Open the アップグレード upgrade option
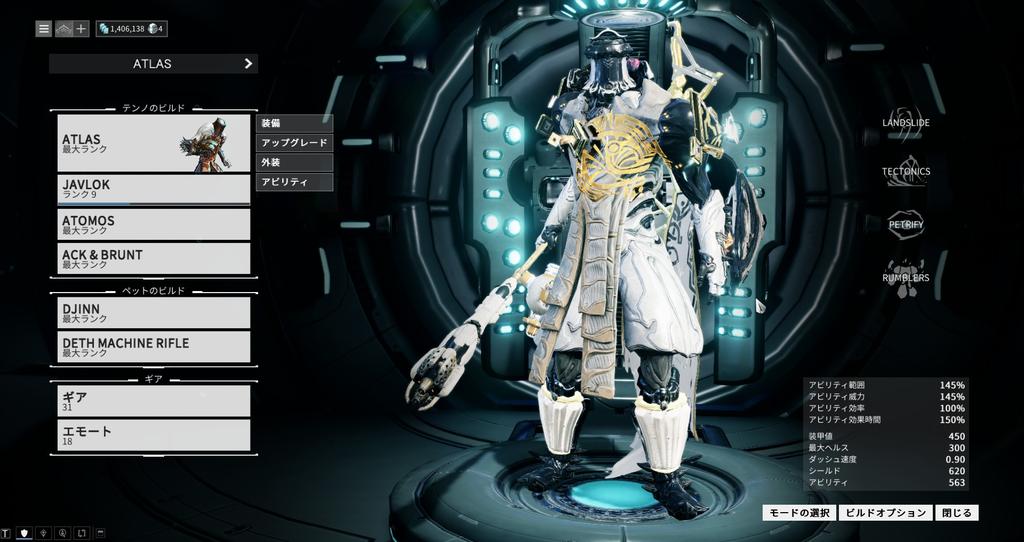The image size is (1024, 542). 294,143
